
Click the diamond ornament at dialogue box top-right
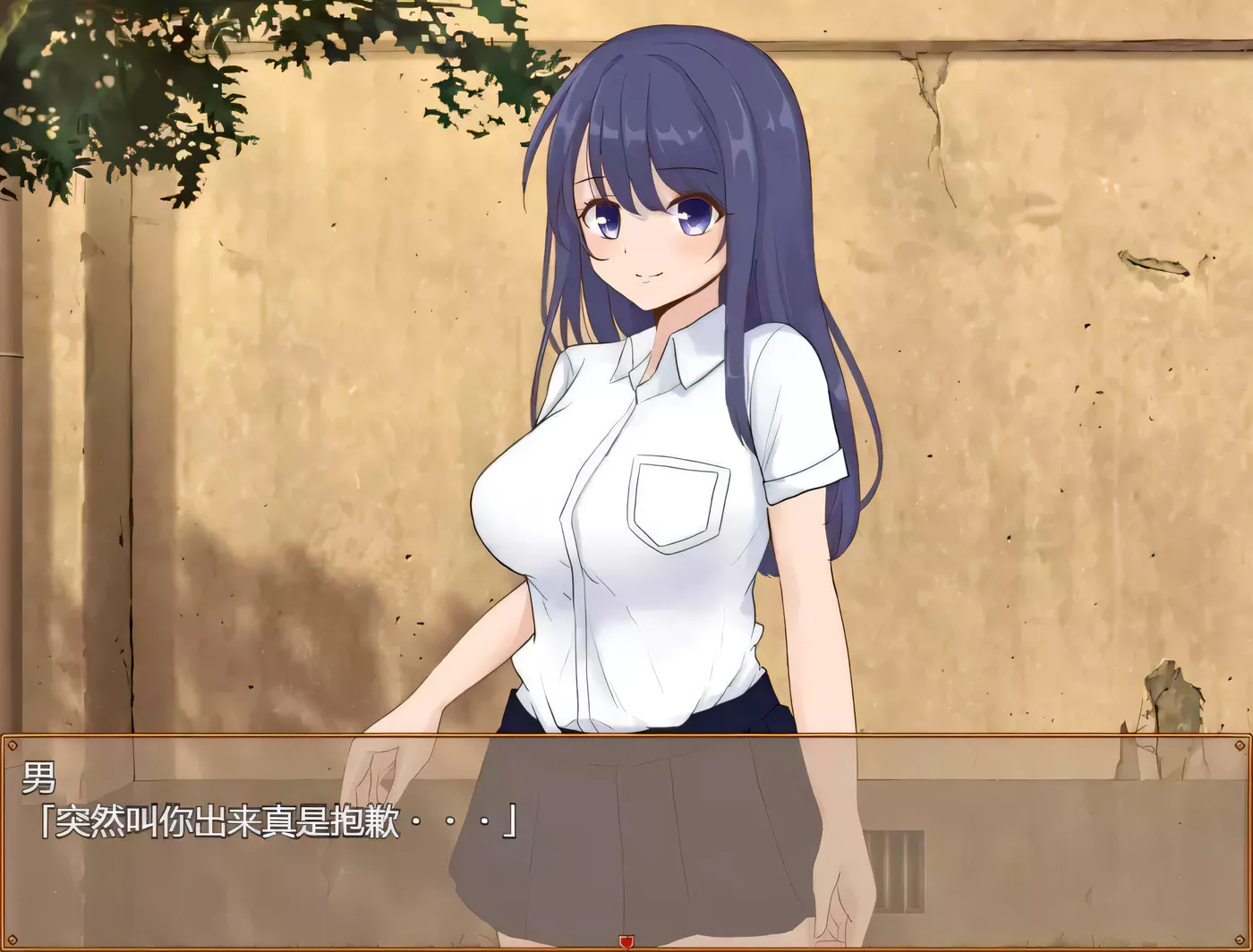[1240, 744]
